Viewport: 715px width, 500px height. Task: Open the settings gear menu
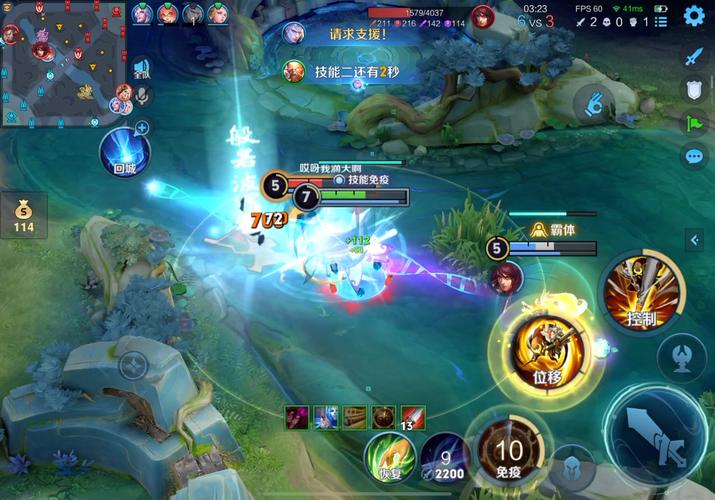point(693,17)
